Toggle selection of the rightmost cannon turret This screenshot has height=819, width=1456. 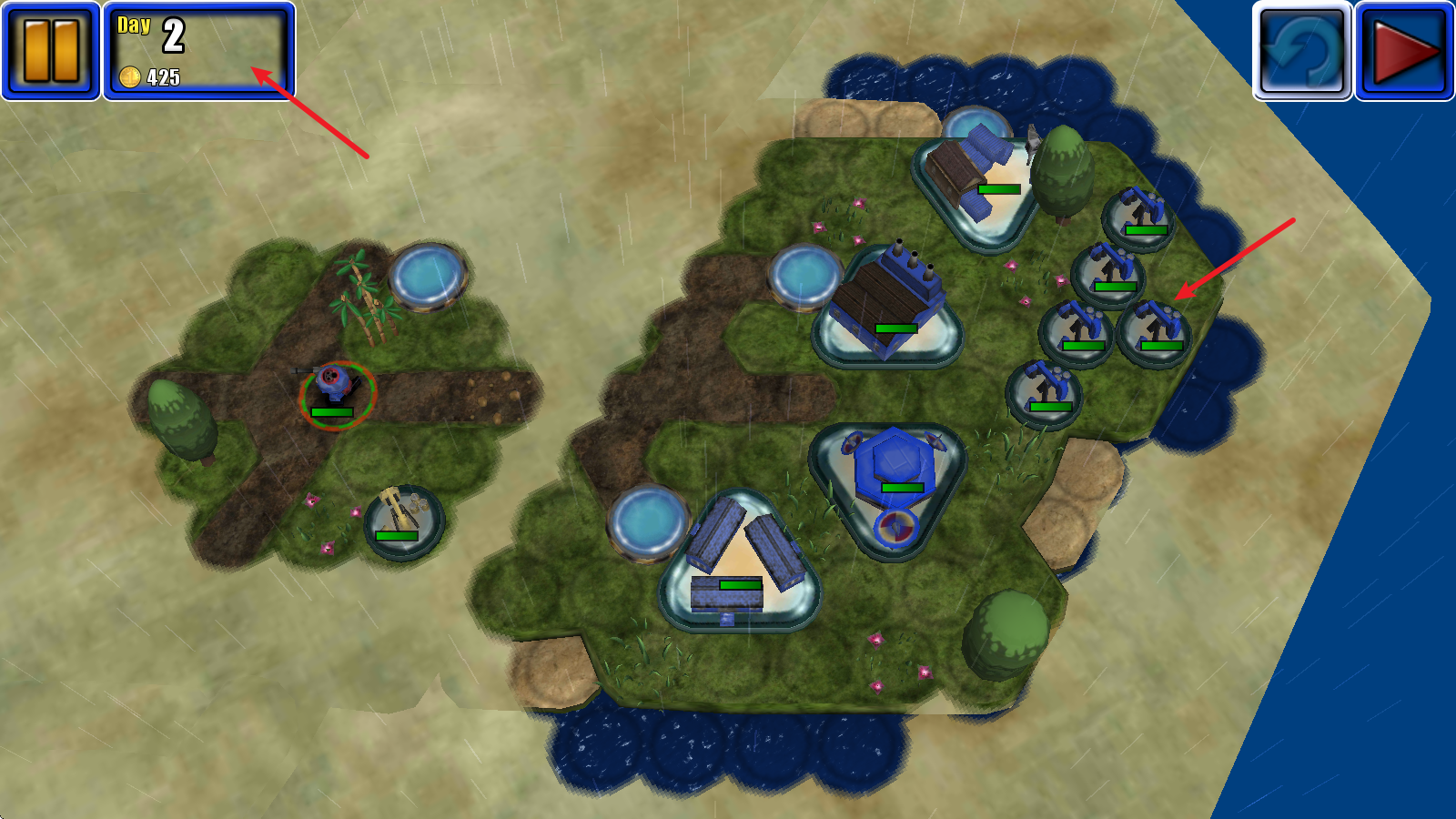(1157, 332)
